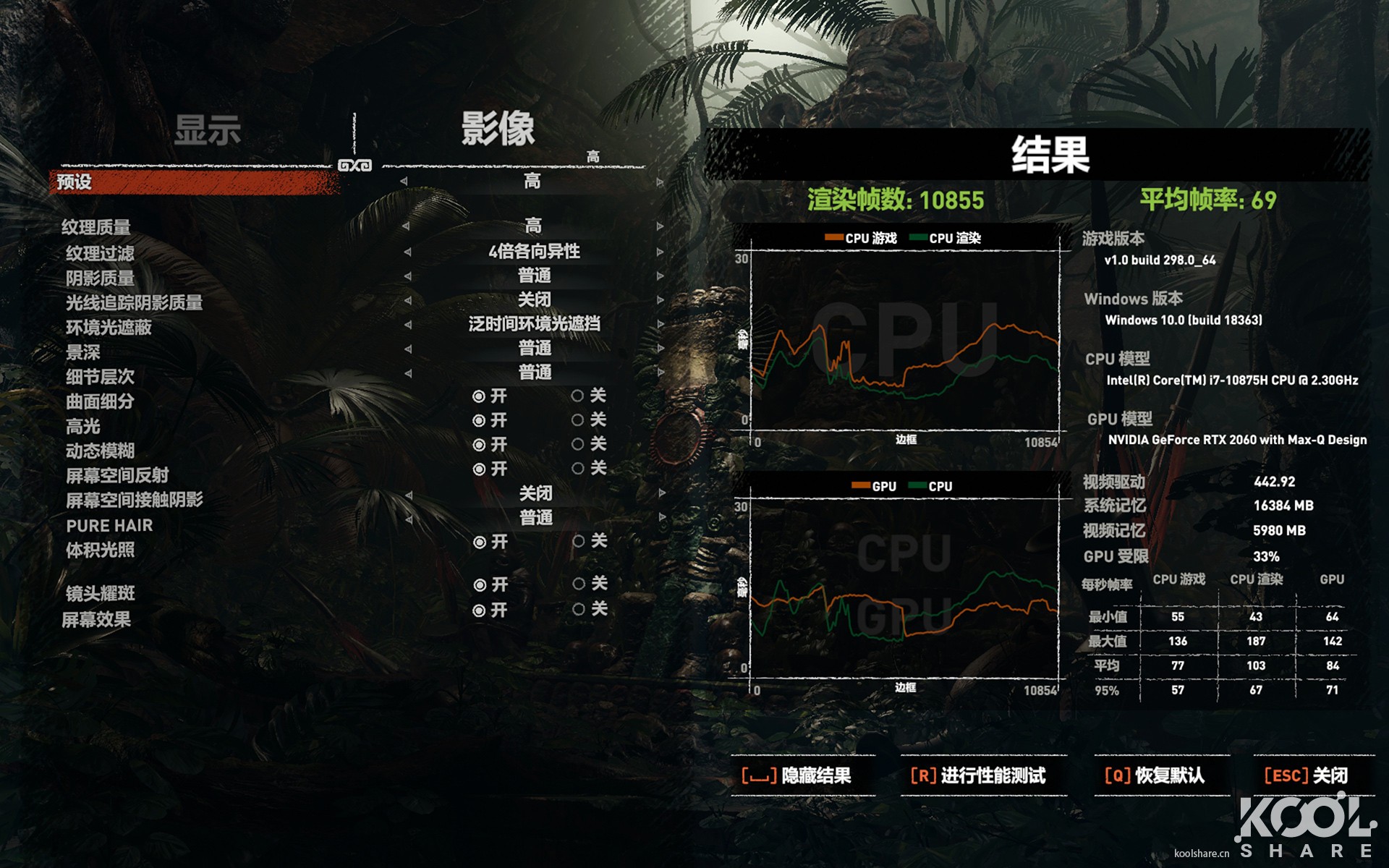The height and width of the screenshot is (868, 1389).
Task: Raise 阴影质量 using its right arrow
Action: click(658, 276)
